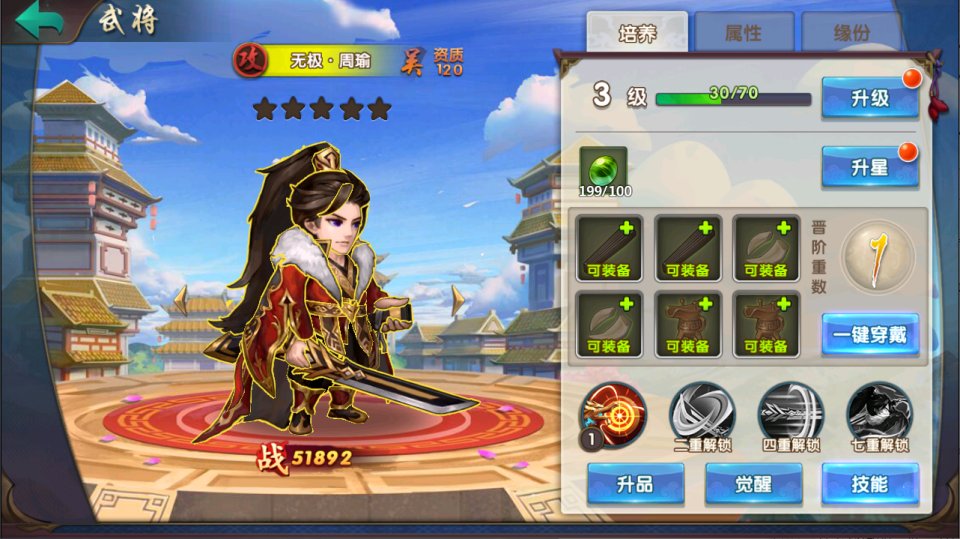Go back with the green arrow
Screen dimensions: 960x539
(x=36, y=21)
